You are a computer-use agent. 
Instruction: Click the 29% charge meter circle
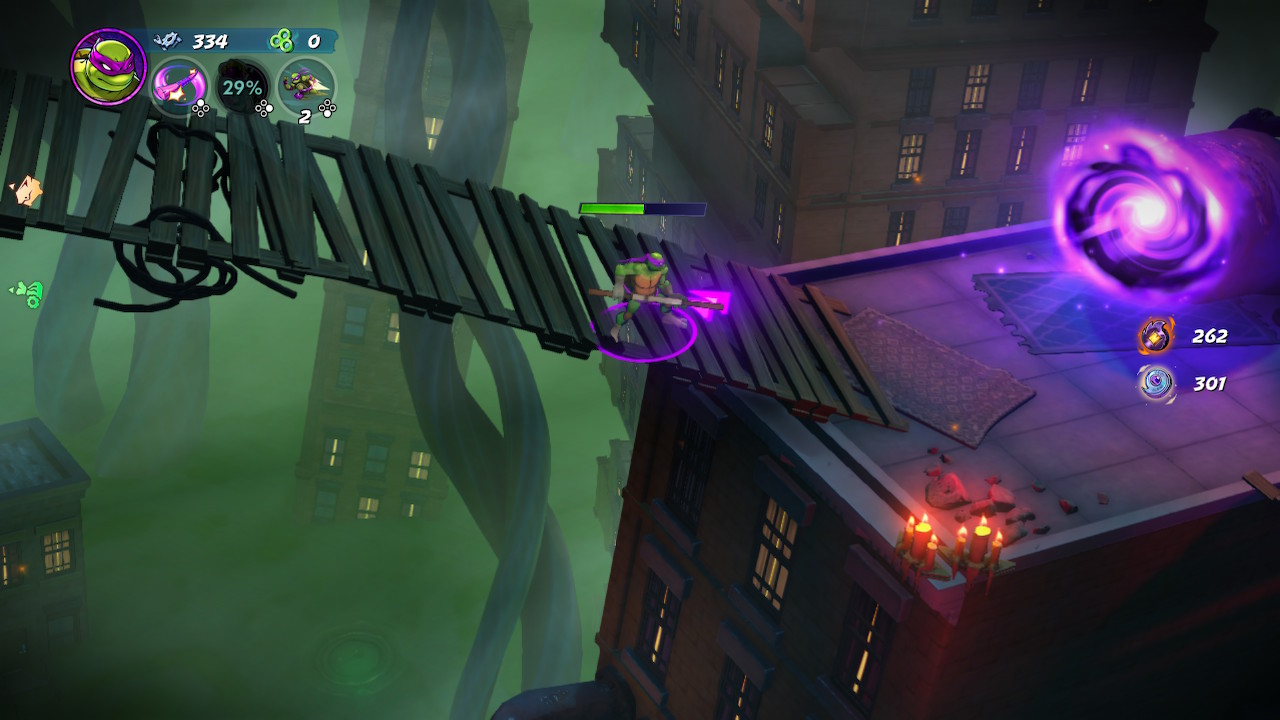click(x=242, y=87)
